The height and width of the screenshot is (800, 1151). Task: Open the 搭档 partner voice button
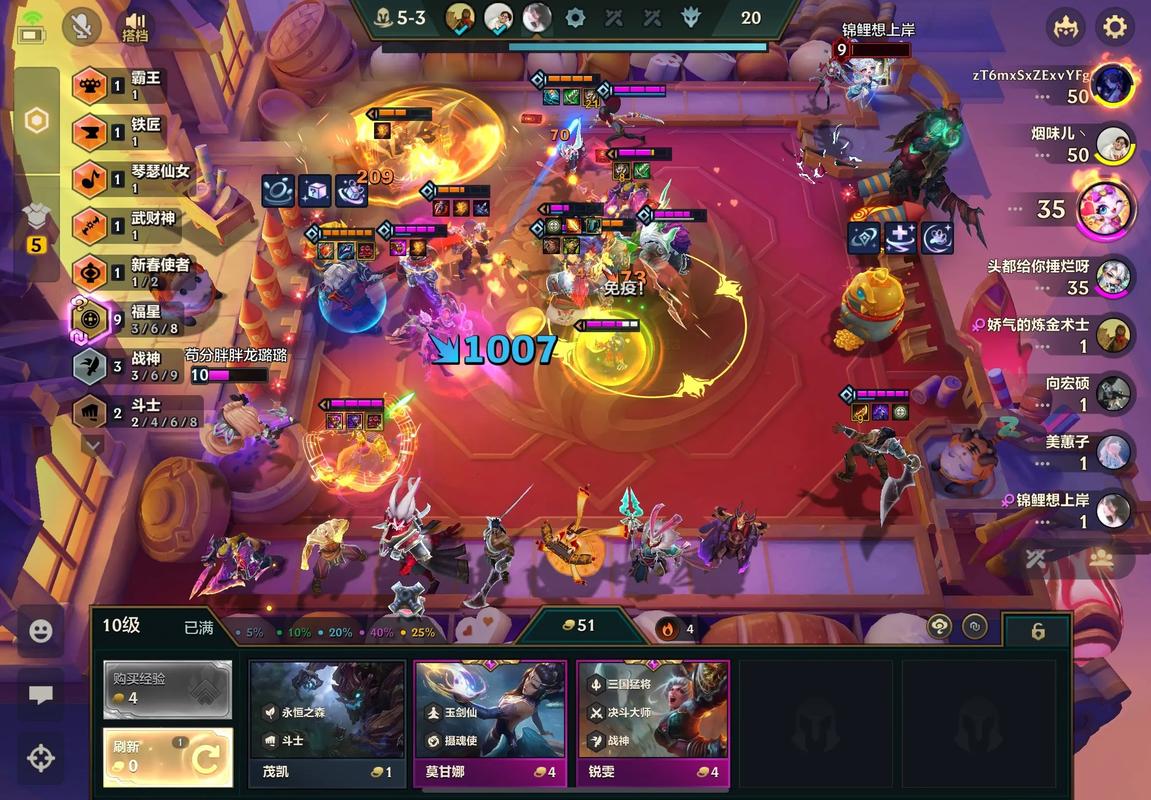tap(135, 27)
